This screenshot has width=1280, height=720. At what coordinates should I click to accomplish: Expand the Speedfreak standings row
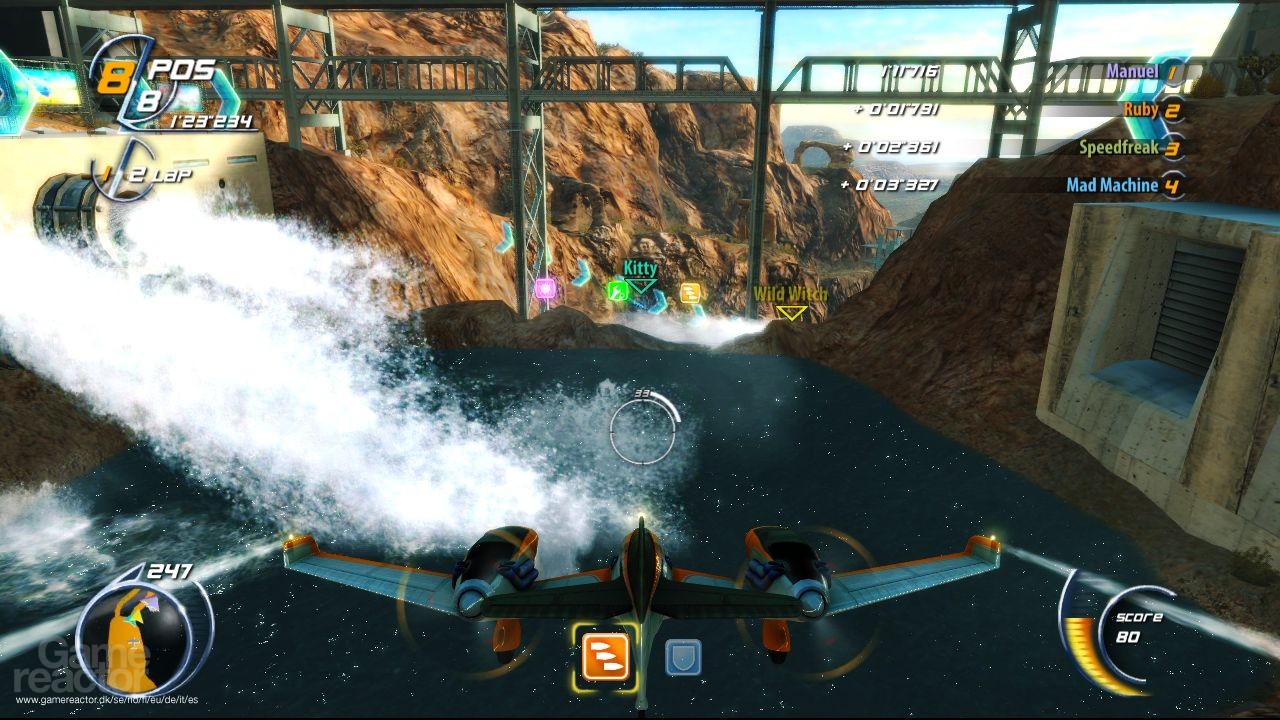[x=1120, y=148]
